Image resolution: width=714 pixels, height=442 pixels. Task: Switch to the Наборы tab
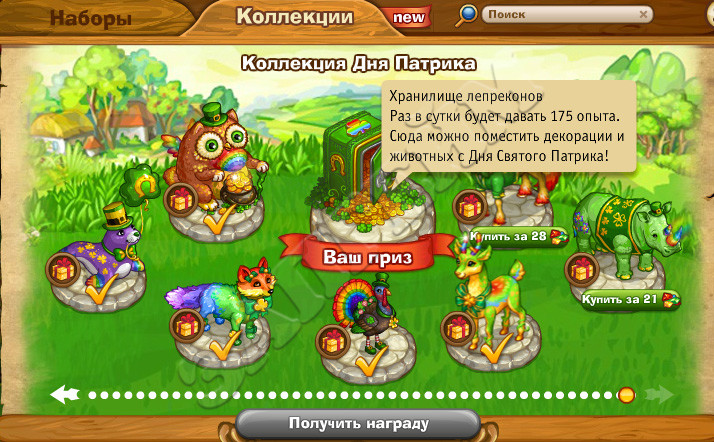(90, 19)
